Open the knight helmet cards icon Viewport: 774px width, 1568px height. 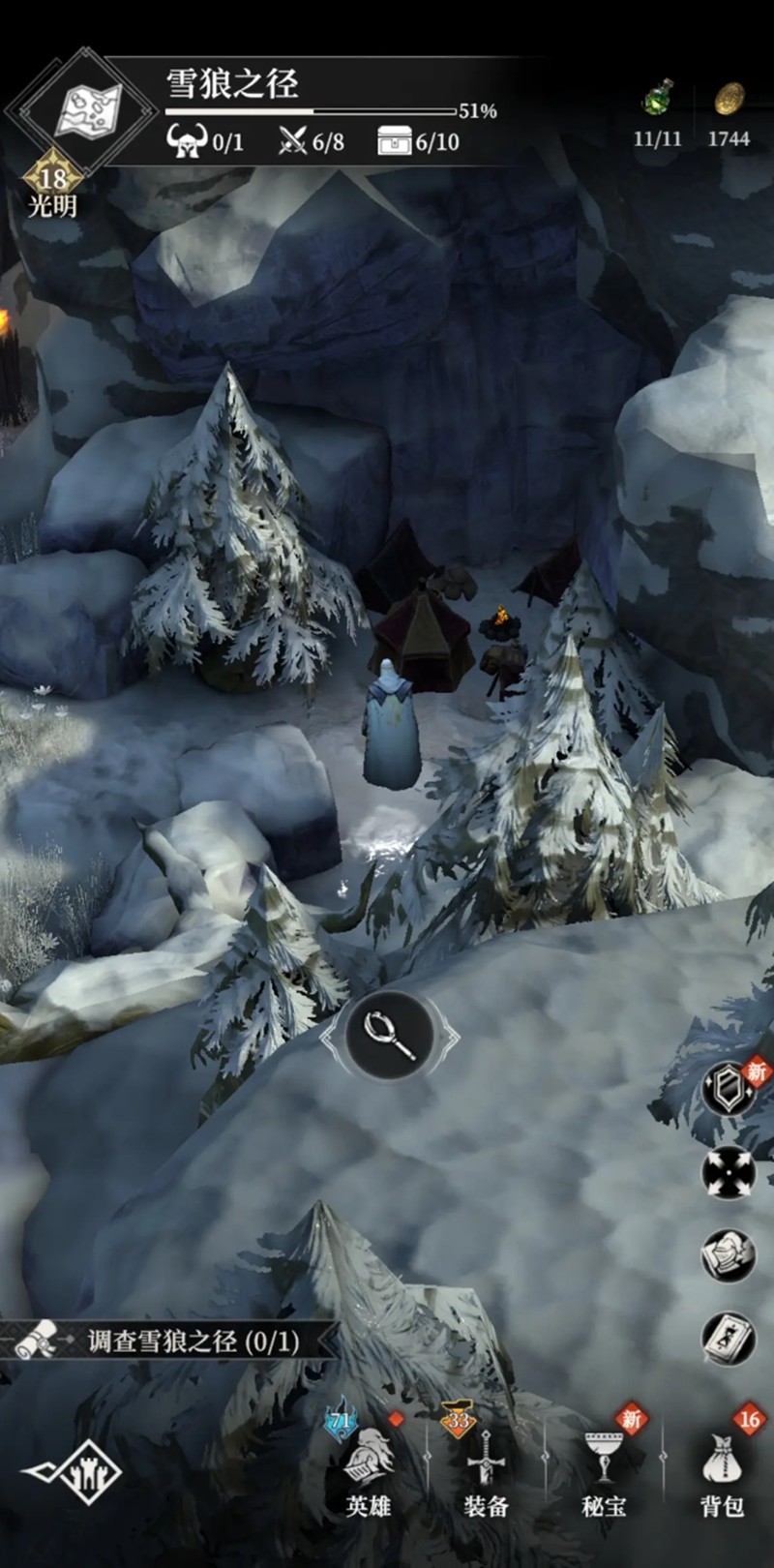tap(728, 1255)
